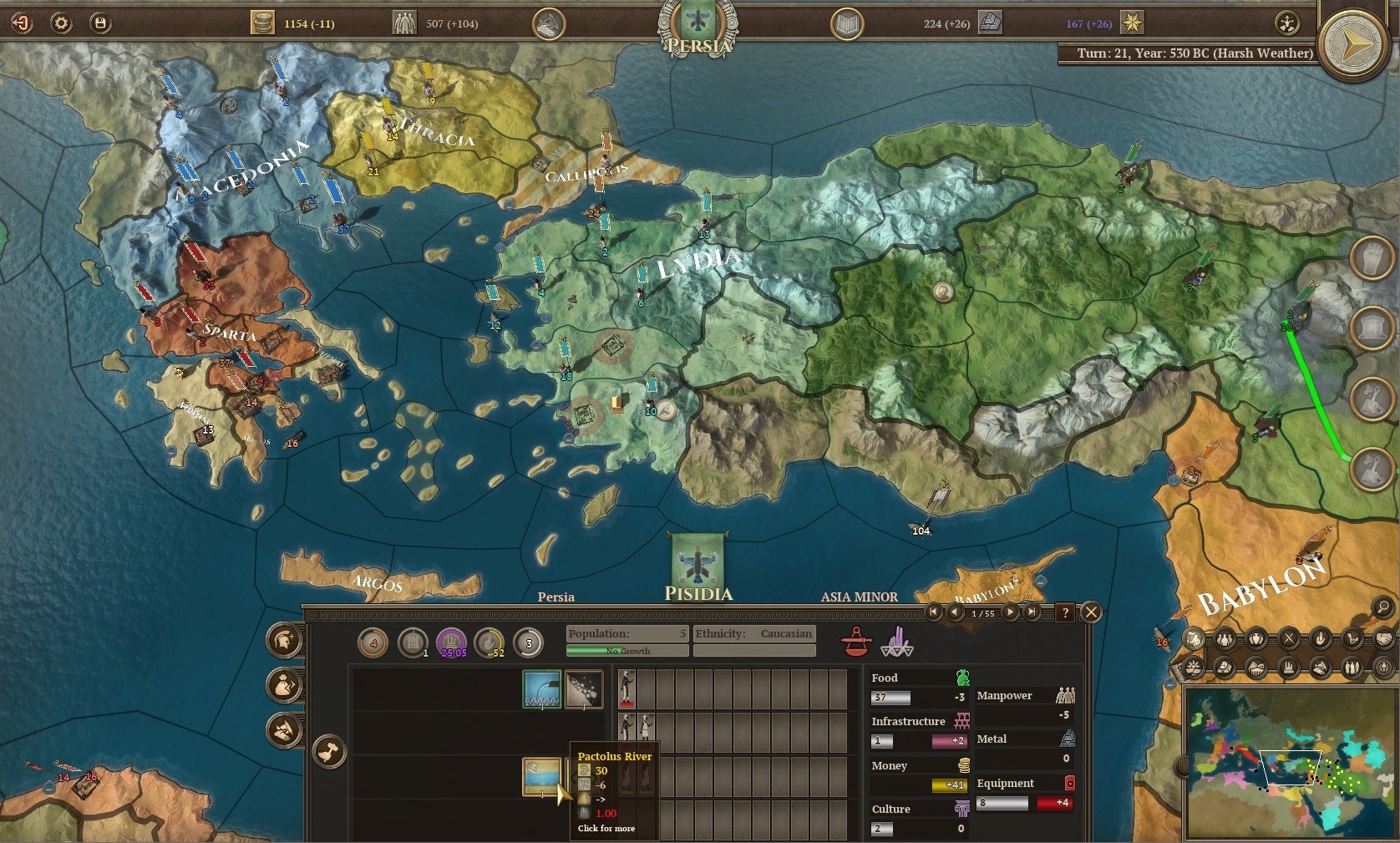
Task: Open the temple column button on the right edge
Action: [1372, 328]
